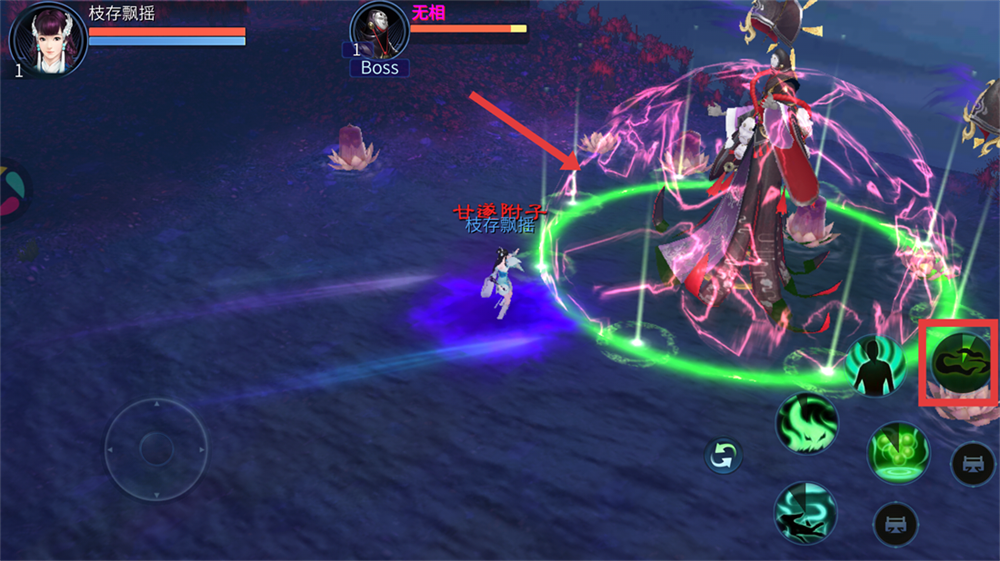Select the 无相 boss portrait
Screen dimensions: 1000x561
coord(380,32)
